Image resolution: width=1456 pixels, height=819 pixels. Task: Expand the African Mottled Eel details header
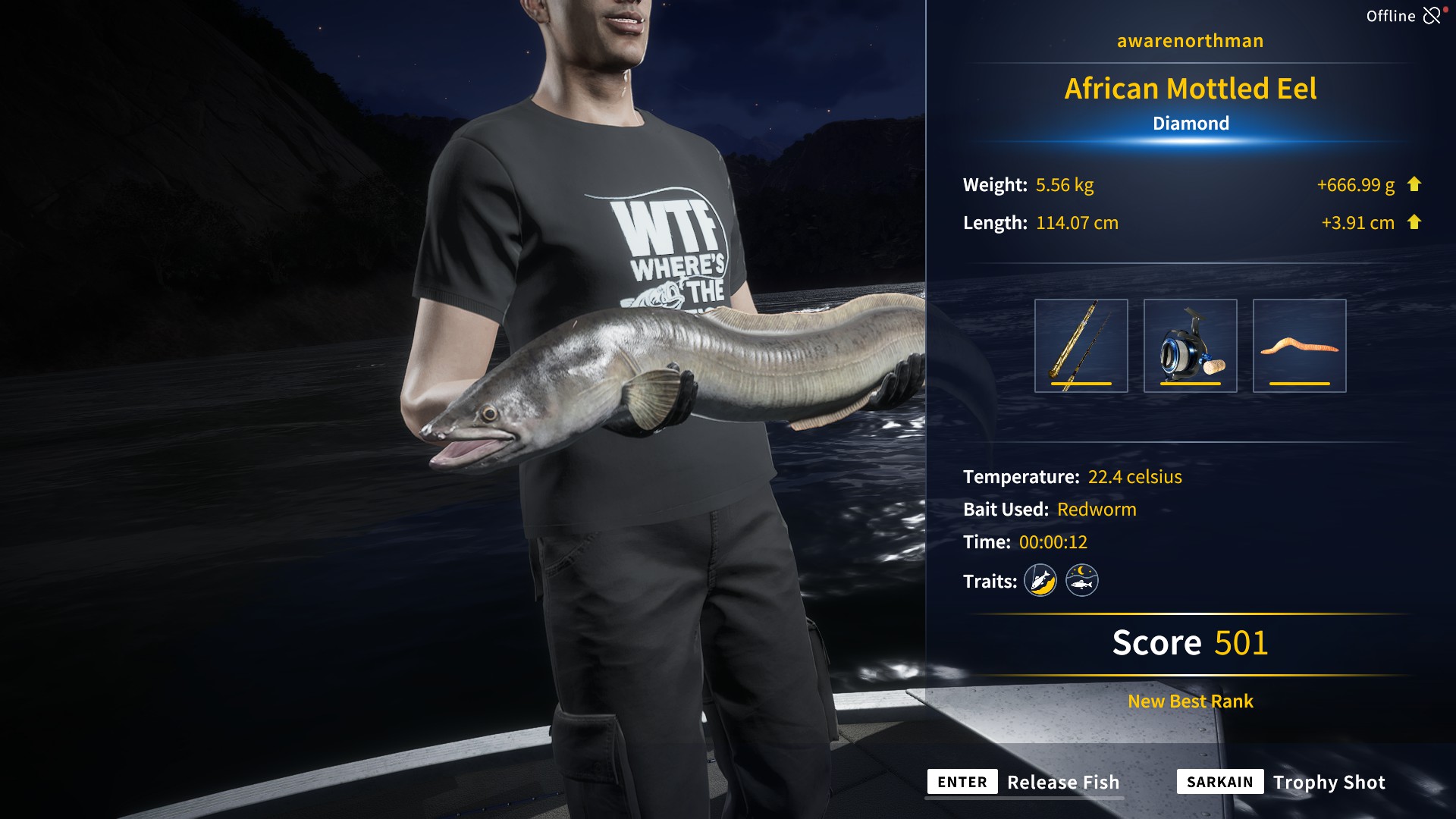pyautogui.click(x=1190, y=89)
